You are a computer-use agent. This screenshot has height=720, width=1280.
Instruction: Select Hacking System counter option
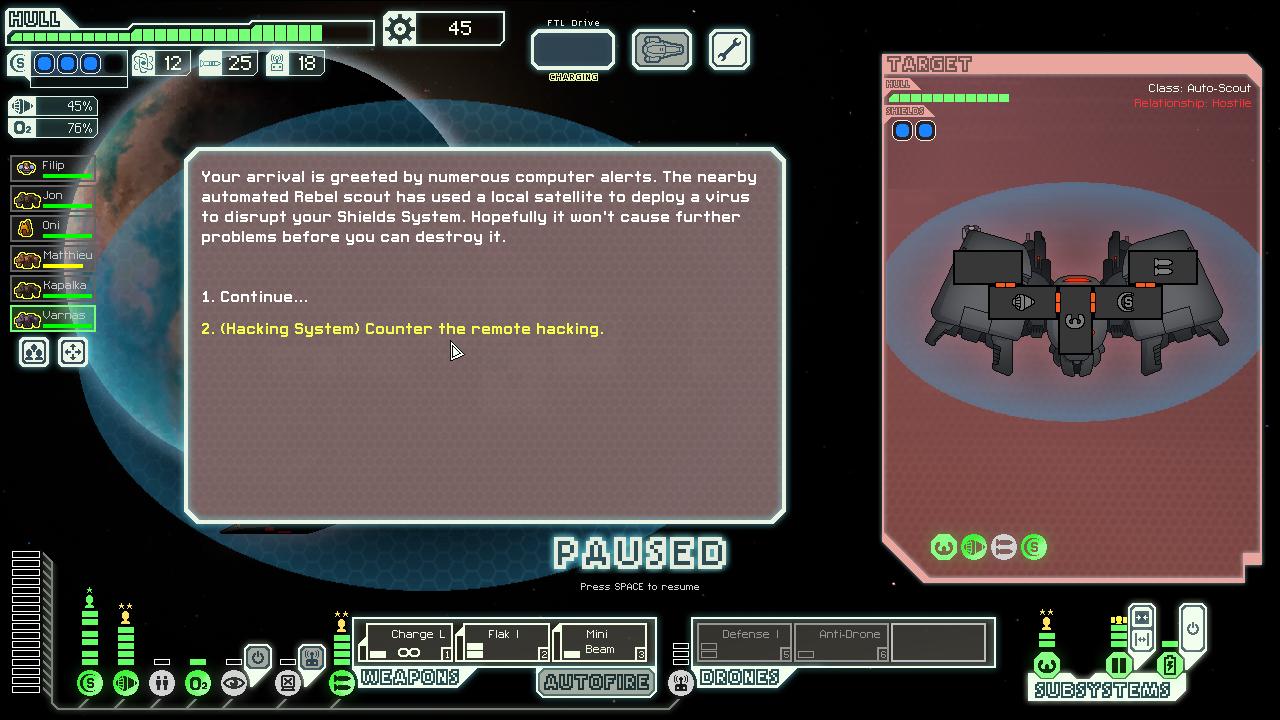pos(402,329)
